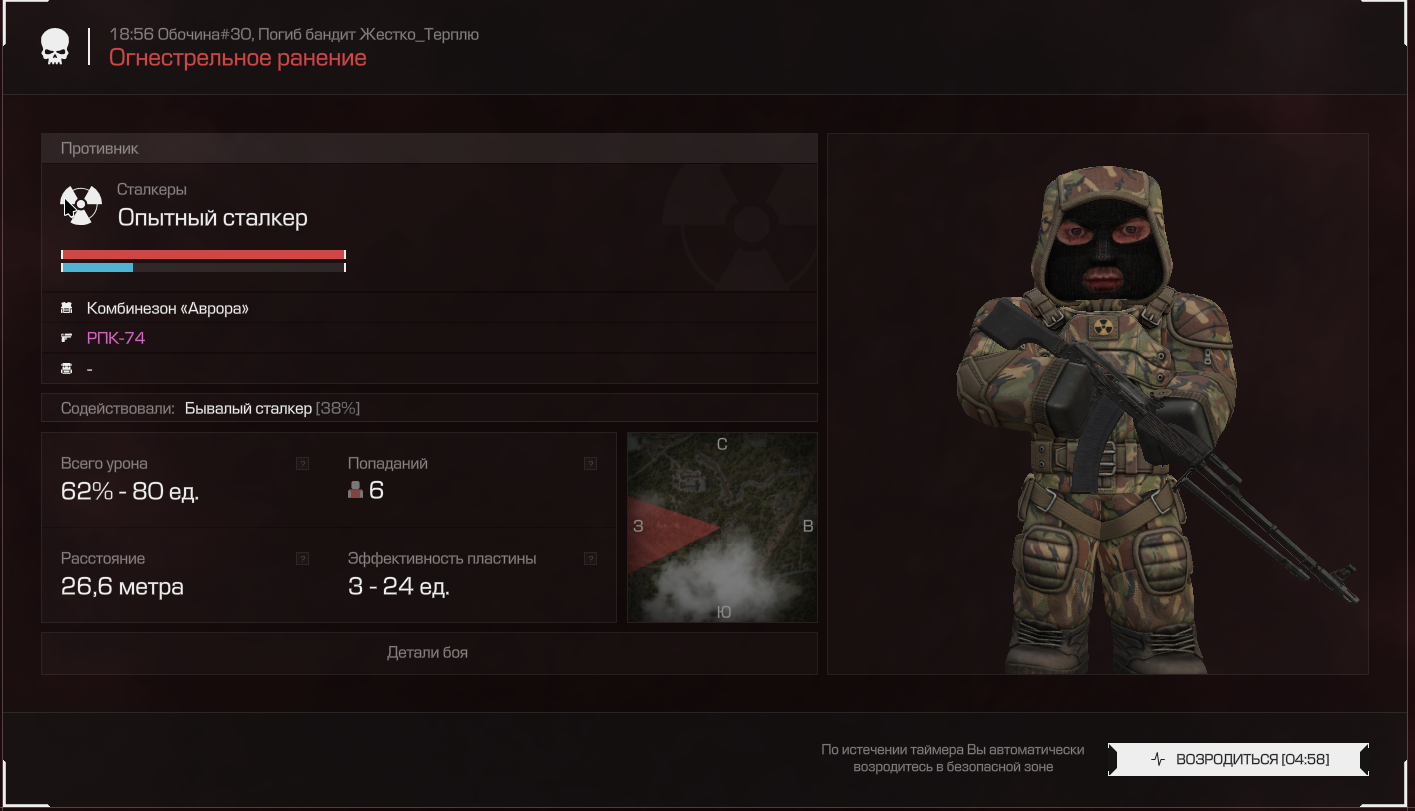
Task: Click the РПК-74 weapon entry
Action: [x=116, y=338]
